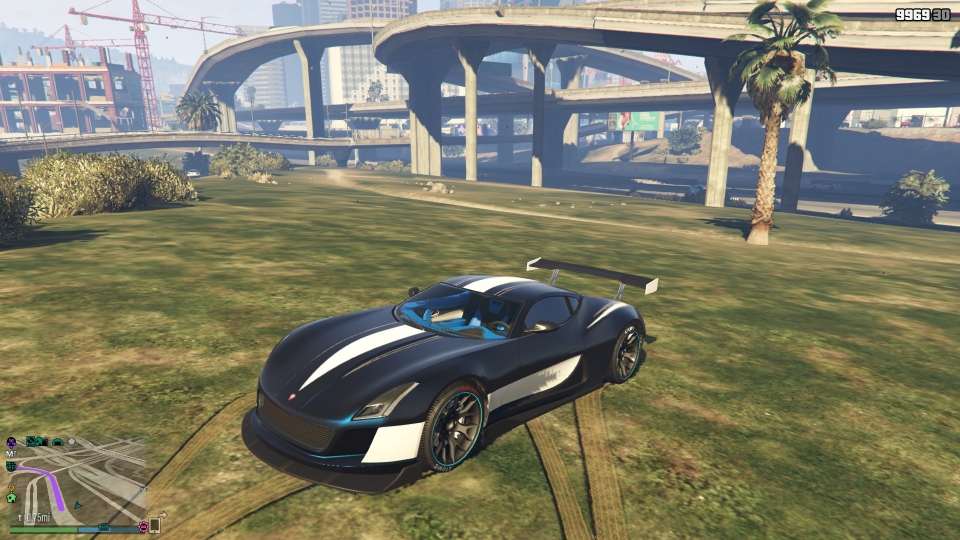The width and height of the screenshot is (960, 540).
Task: Select the green house blip on minimap
Action: [x=12, y=497]
